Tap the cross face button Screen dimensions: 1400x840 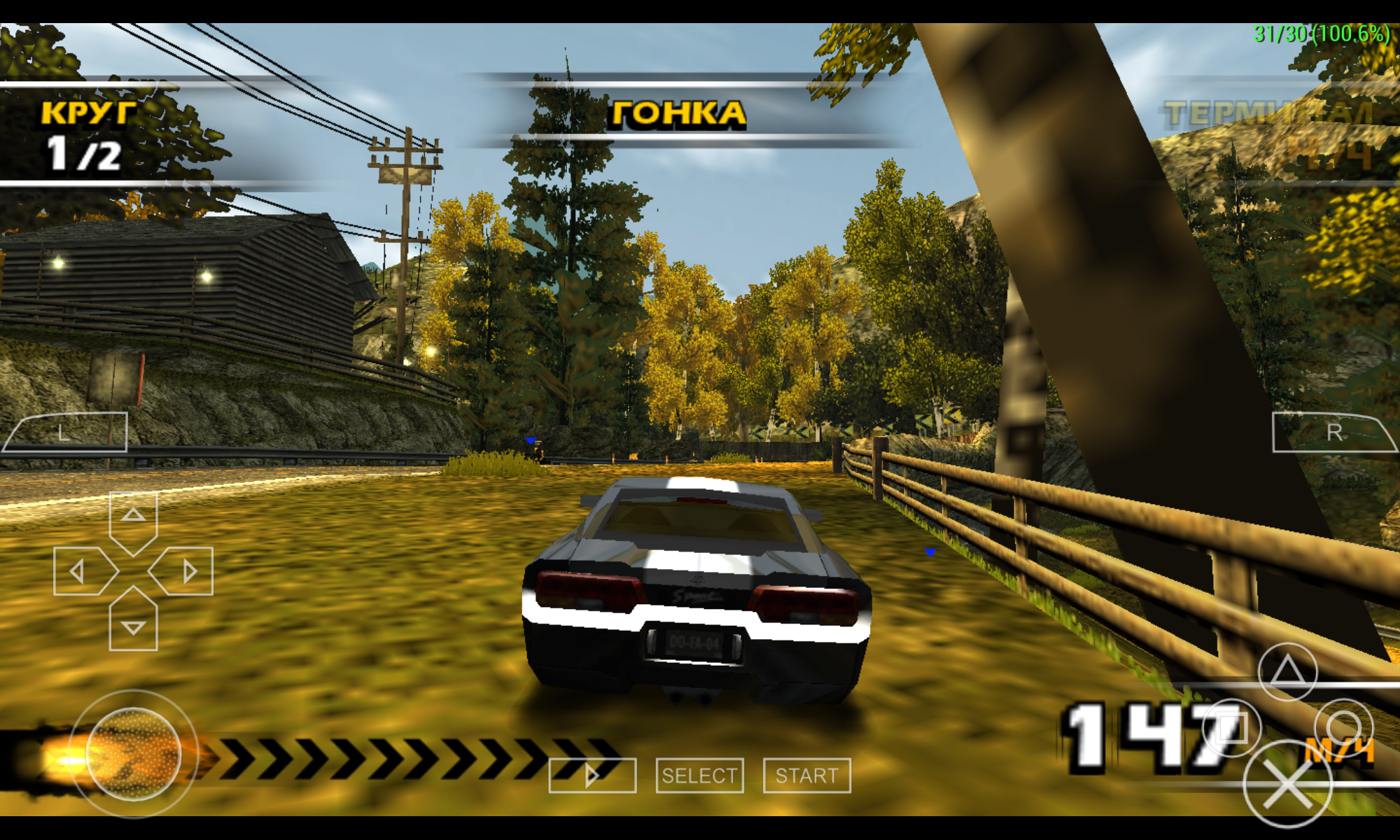pyautogui.click(x=1287, y=784)
